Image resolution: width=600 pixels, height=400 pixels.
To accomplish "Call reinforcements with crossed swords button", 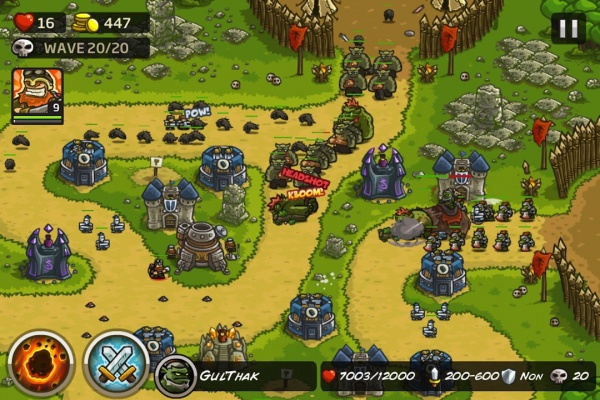I will pyautogui.click(x=115, y=364).
